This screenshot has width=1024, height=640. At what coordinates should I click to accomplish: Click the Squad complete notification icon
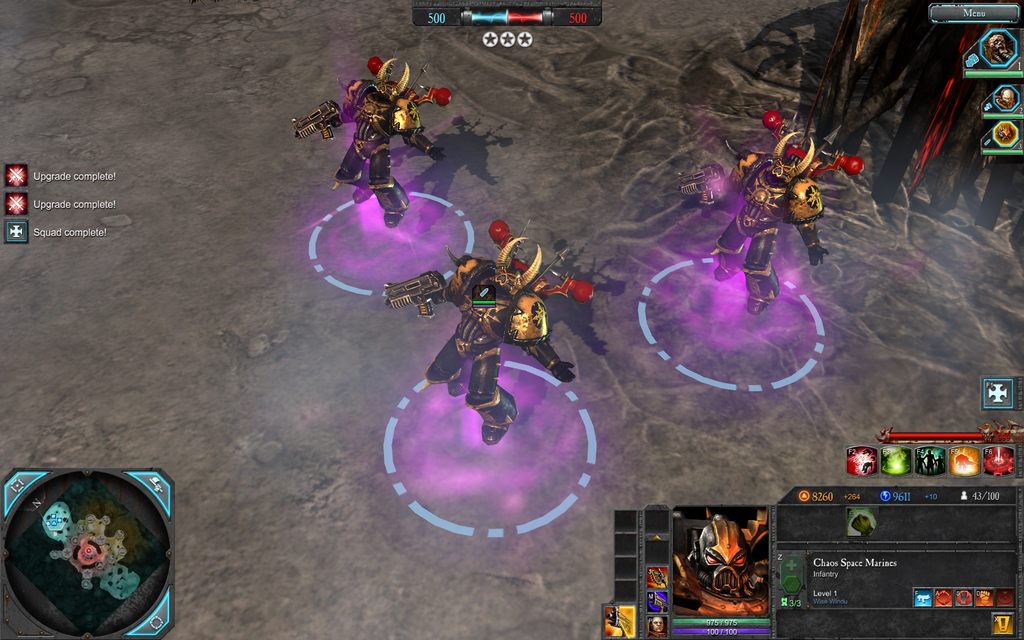click(x=16, y=232)
